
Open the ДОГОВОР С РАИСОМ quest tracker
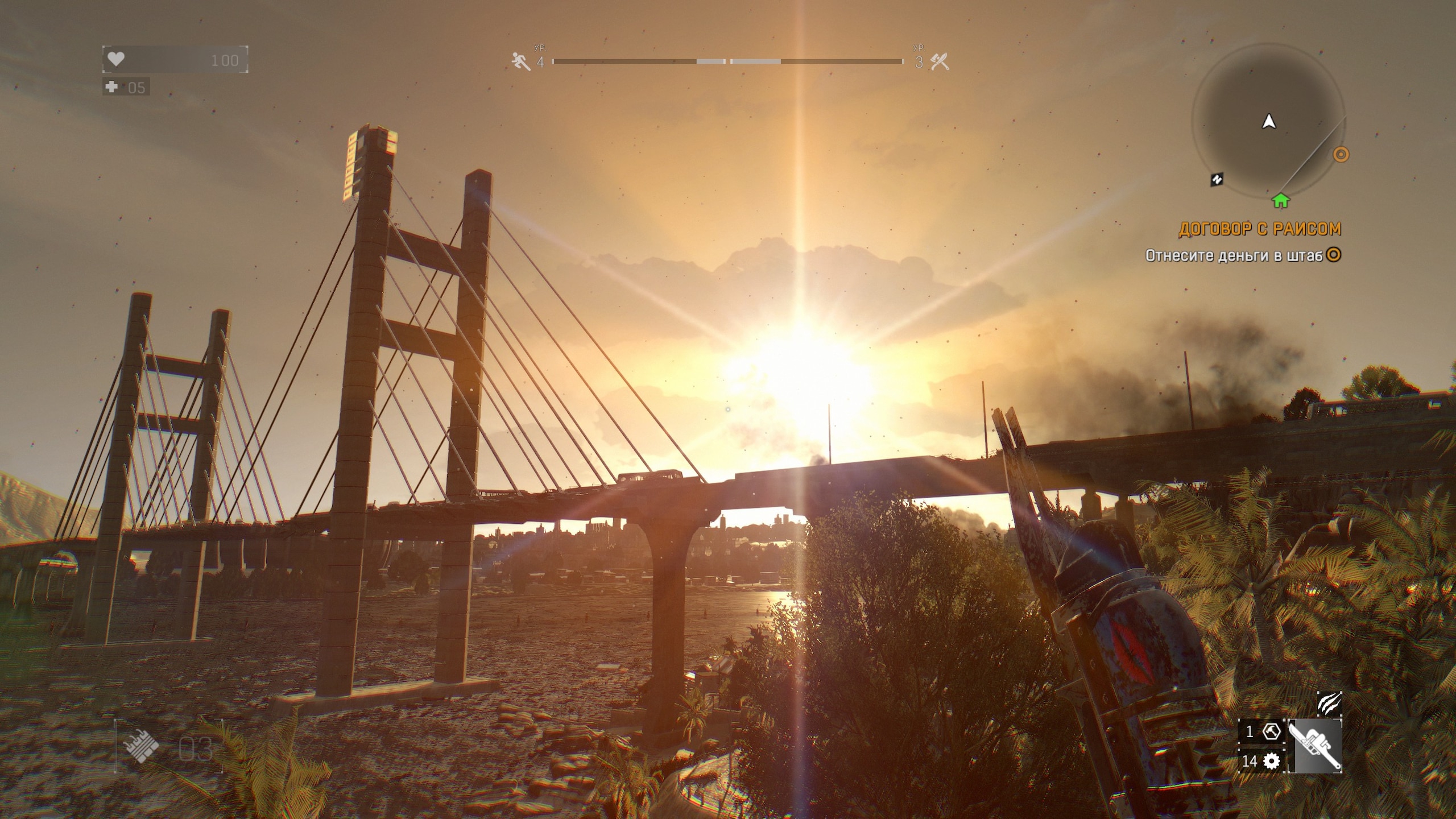pyautogui.click(x=1260, y=229)
